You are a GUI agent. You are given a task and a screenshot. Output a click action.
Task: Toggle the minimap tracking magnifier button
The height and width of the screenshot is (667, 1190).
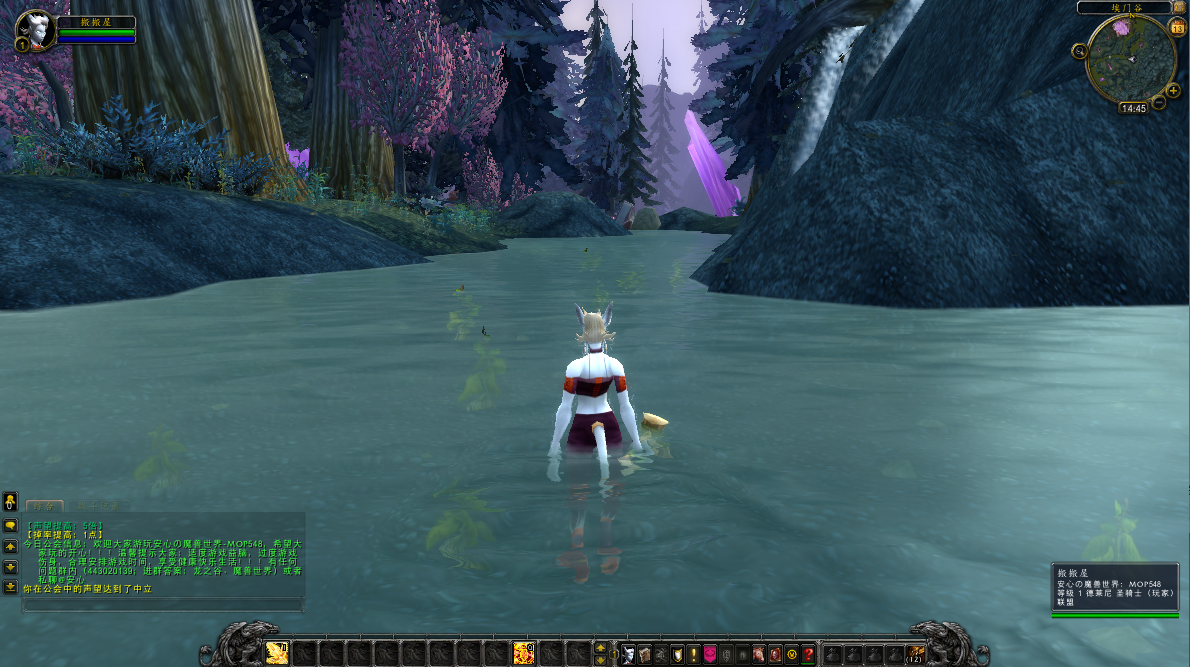(1080, 51)
